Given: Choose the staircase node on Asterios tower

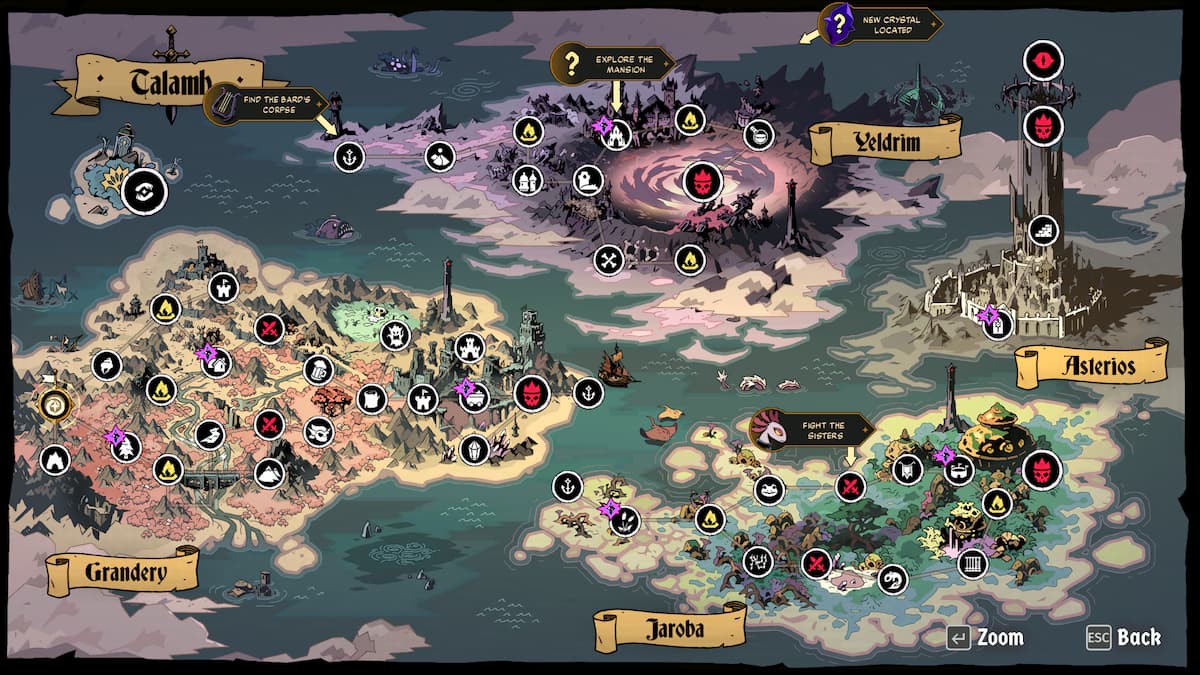Looking at the screenshot, I should [x=1043, y=231].
